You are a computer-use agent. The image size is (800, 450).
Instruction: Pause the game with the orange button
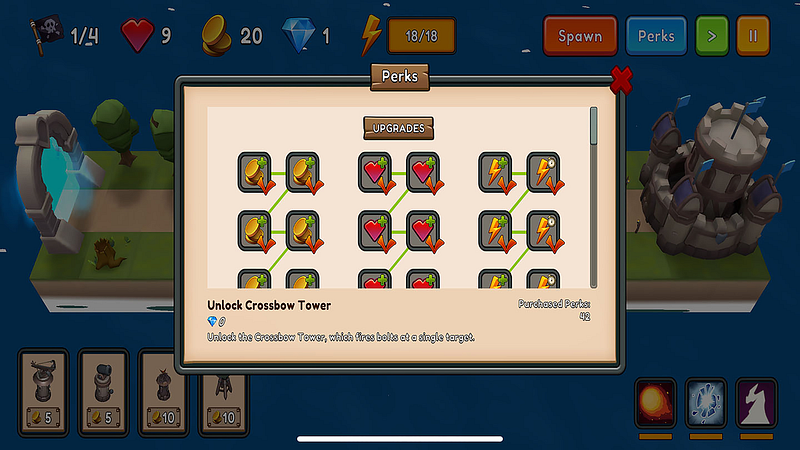pyautogui.click(x=753, y=36)
